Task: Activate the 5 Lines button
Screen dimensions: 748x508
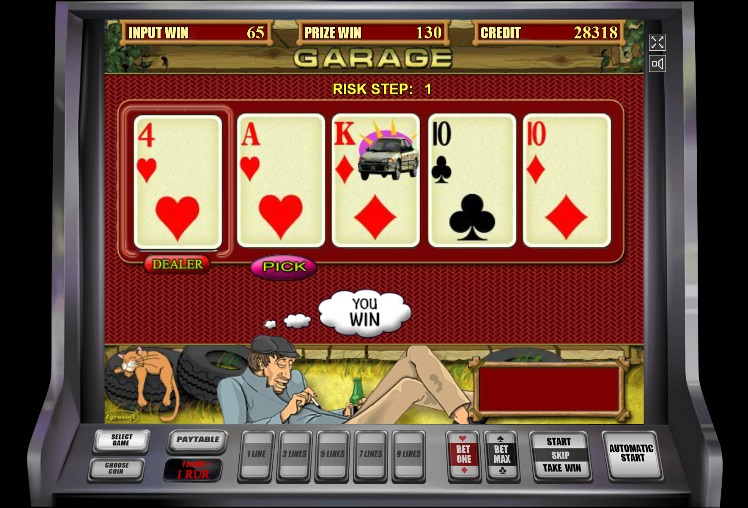Action: tap(333, 455)
